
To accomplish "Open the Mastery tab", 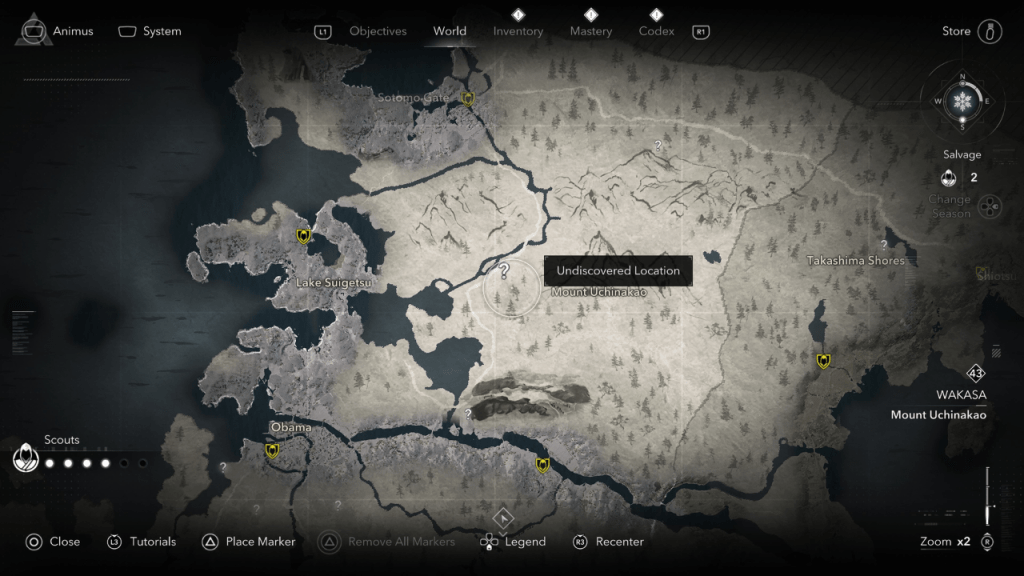I will 591,31.
